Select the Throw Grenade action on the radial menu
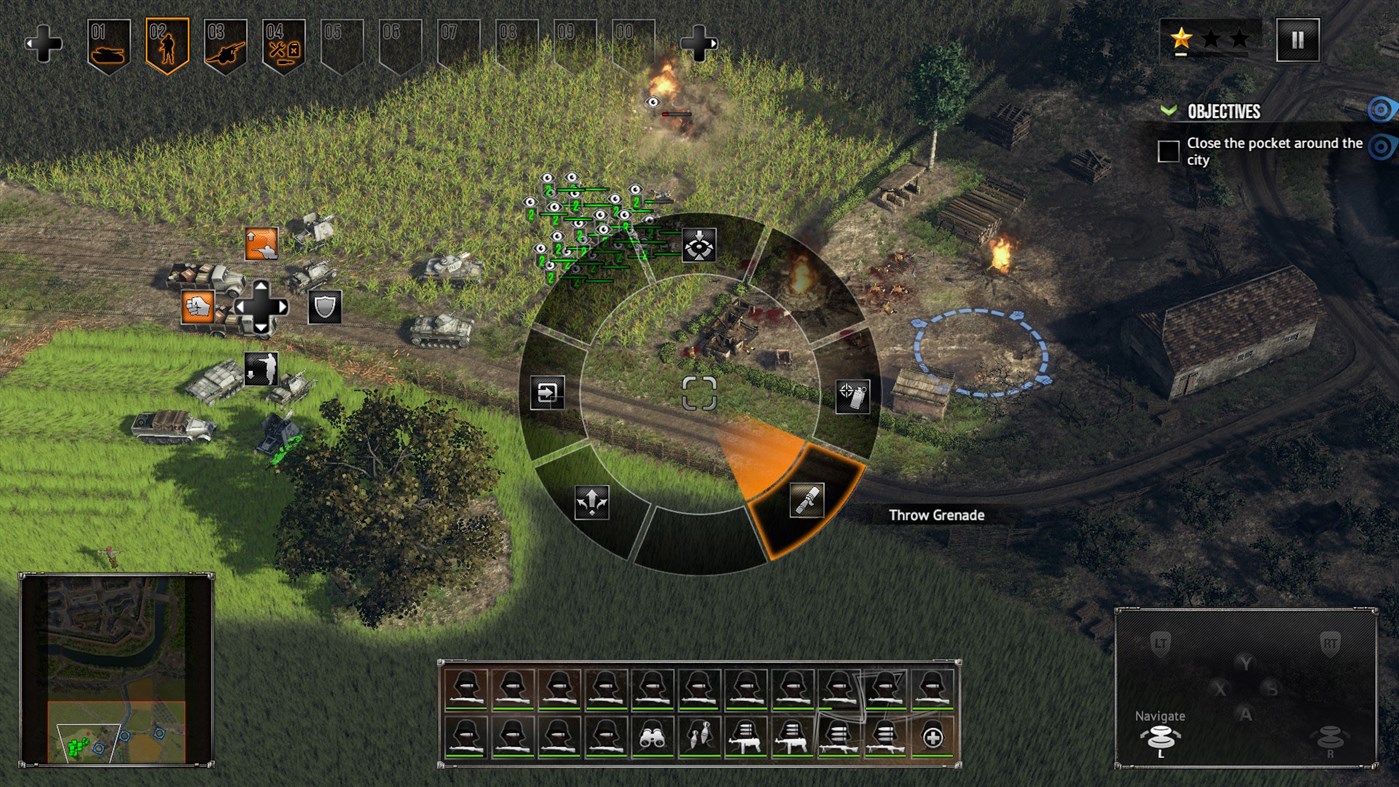This screenshot has height=787, width=1399. pyautogui.click(x=807, y=500)
